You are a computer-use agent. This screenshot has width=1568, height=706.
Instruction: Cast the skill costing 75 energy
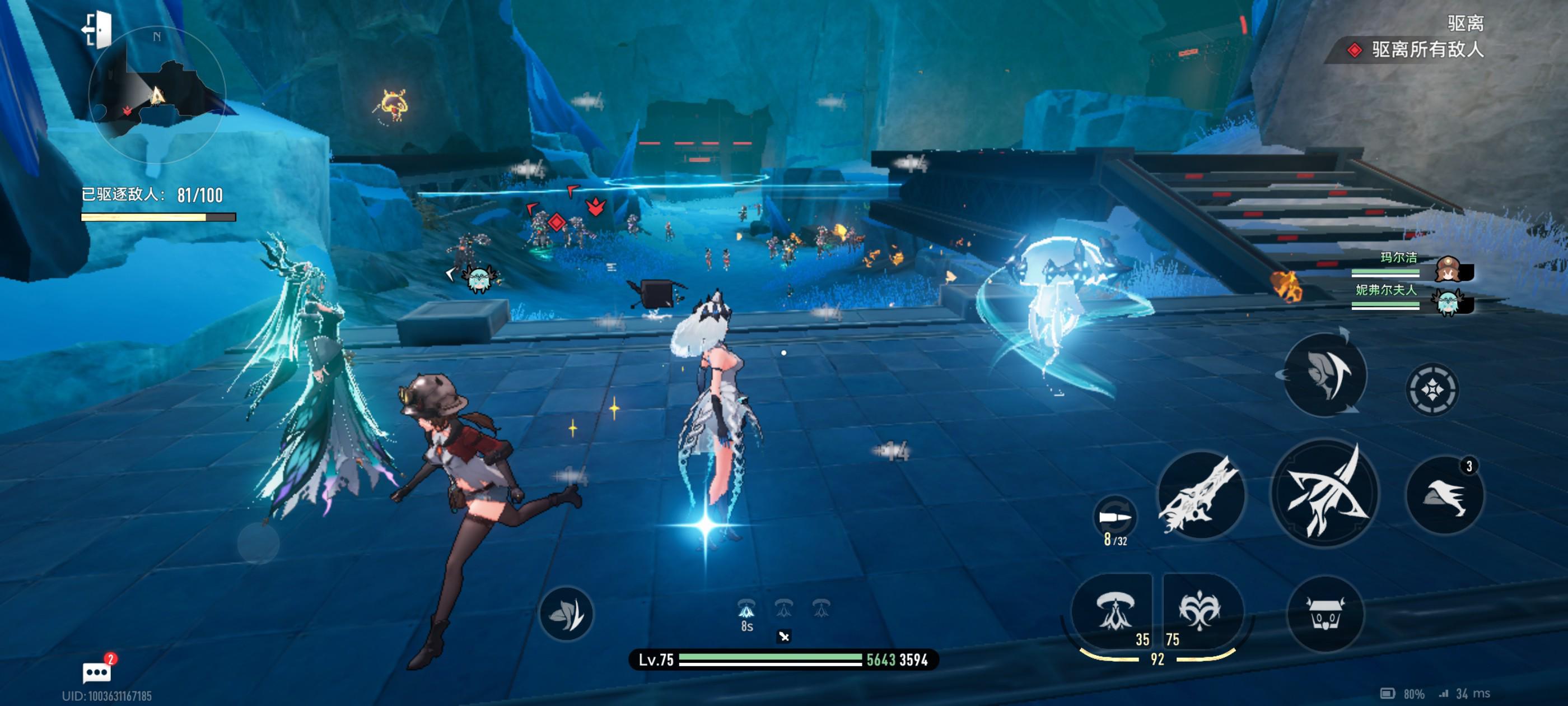tap(1199, 611)
